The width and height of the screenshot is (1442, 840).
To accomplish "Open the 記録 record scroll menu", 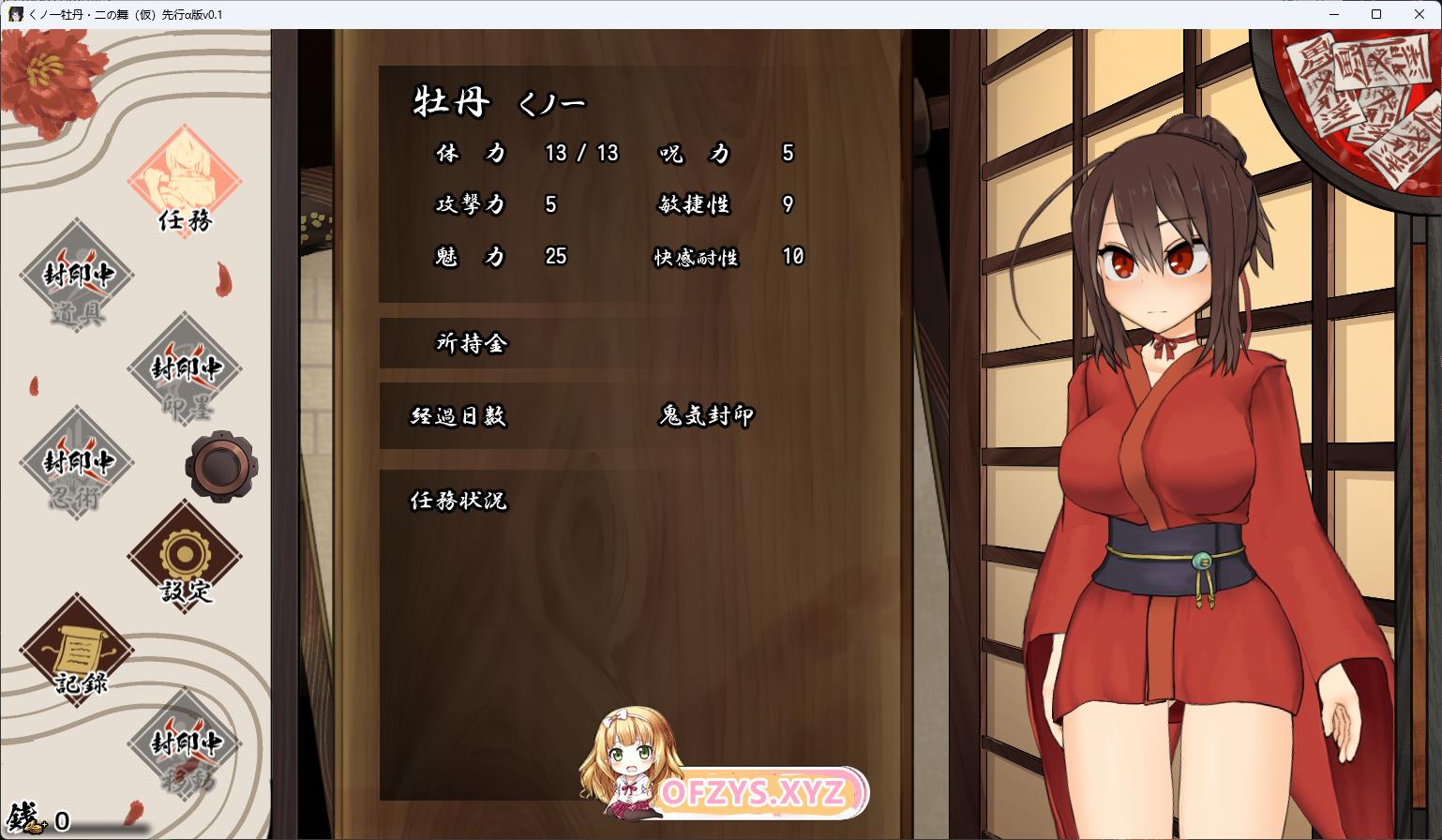I will [77, 651].
